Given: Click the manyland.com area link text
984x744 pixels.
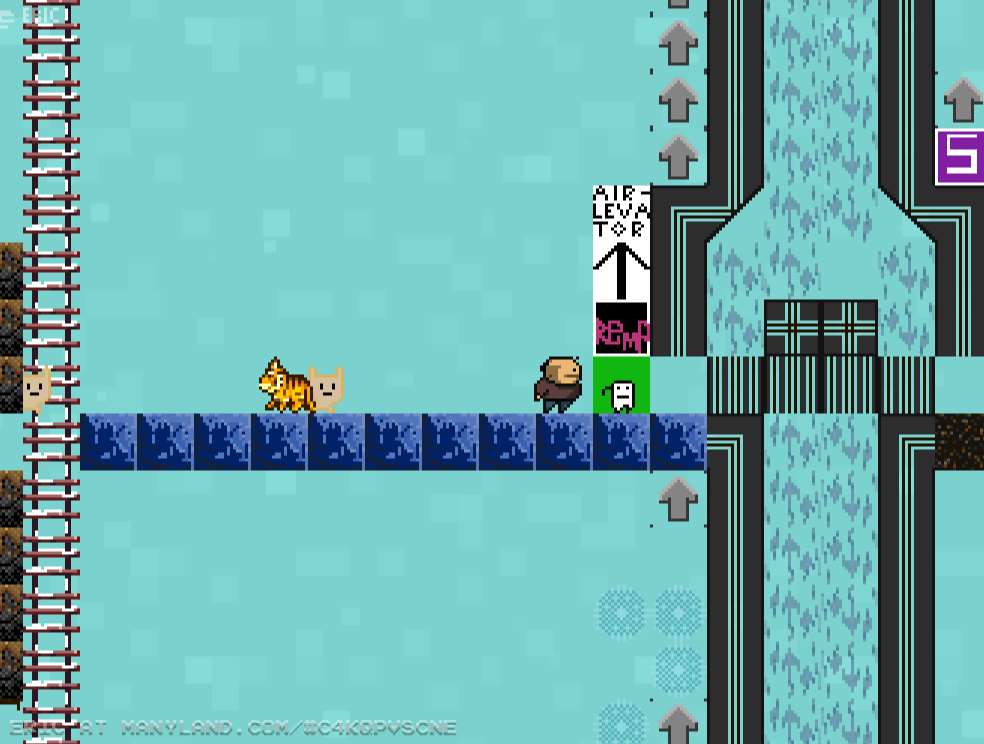Looking at the screenshot, I should coord(288,727).
